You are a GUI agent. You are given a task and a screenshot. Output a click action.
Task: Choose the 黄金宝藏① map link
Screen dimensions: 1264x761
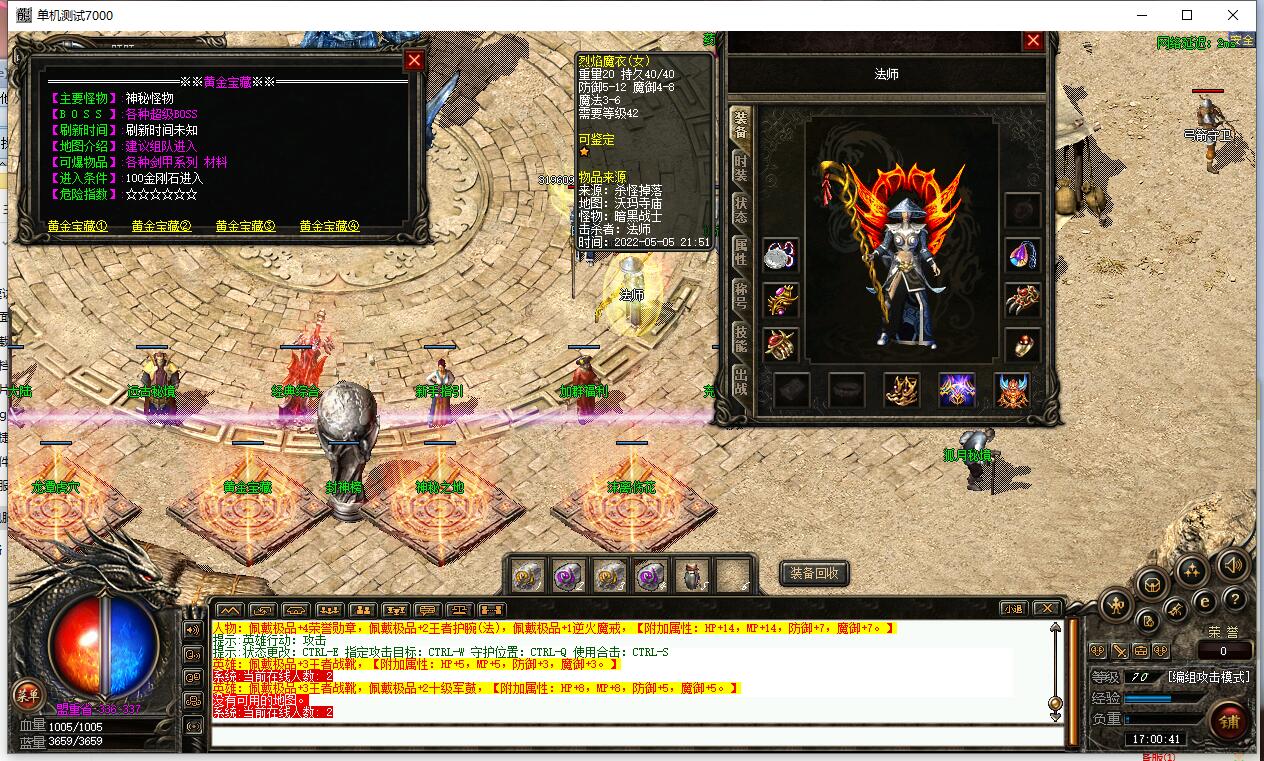coord(77,227)
